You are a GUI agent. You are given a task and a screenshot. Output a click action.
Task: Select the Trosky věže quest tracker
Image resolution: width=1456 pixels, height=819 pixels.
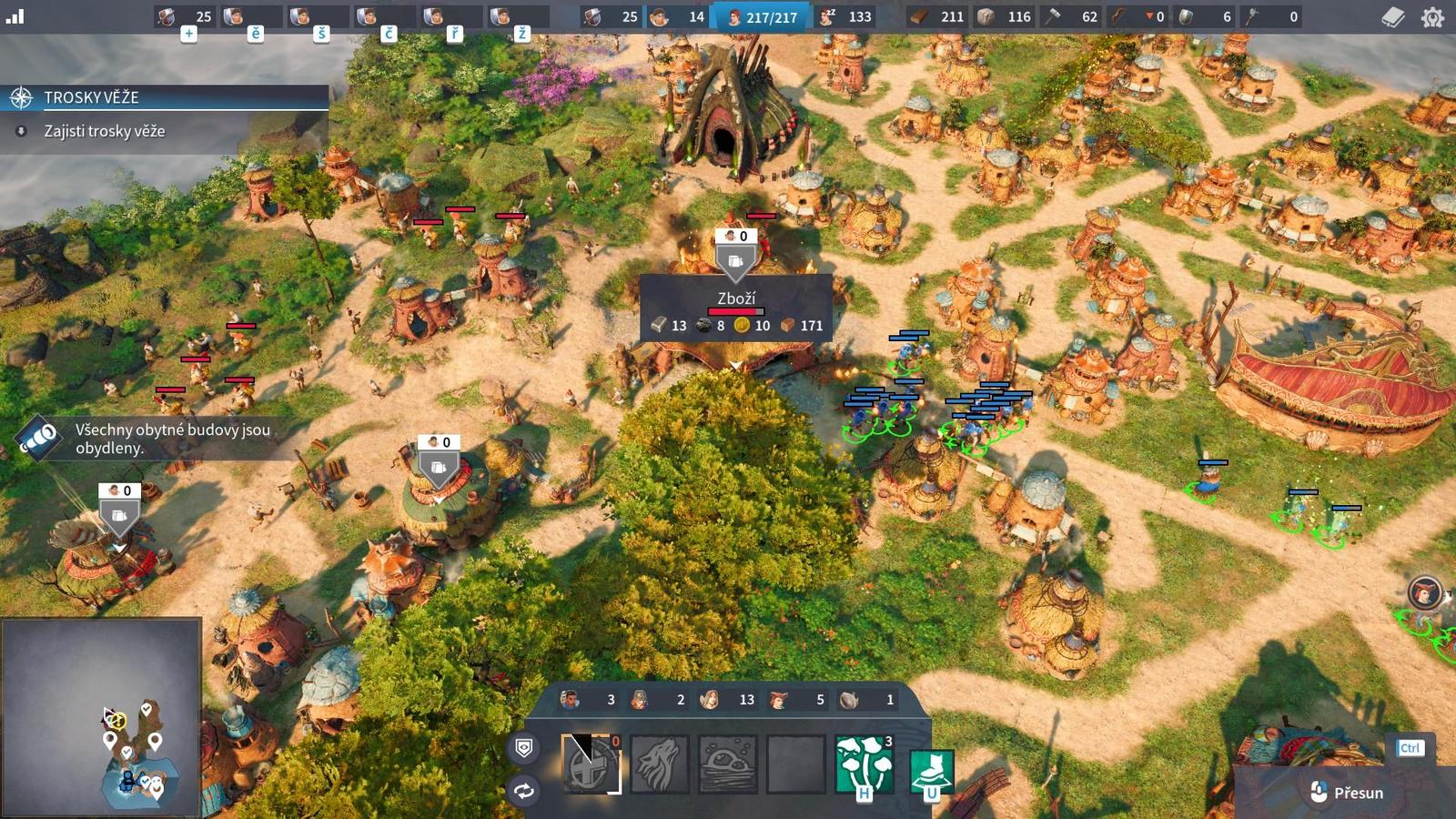click(x=164, y=97)
